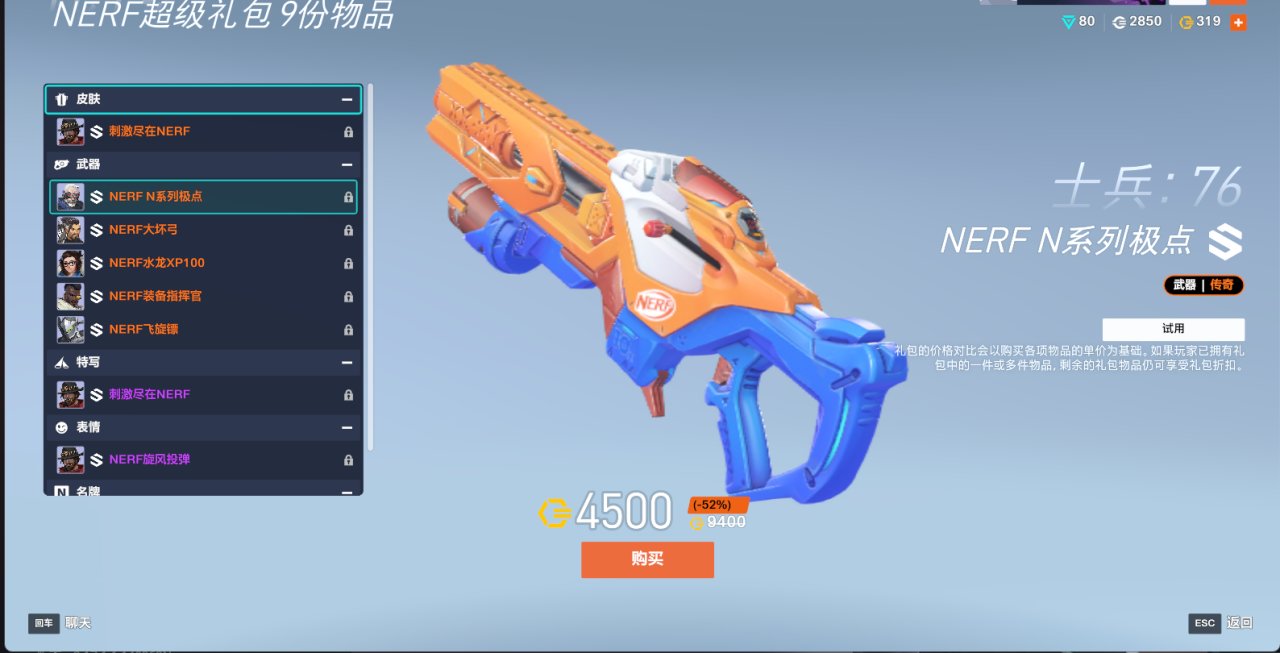Select NERF N系列极点 weapon in list
This screenshot has height=653, width=1280.
(x=203, y=197)
